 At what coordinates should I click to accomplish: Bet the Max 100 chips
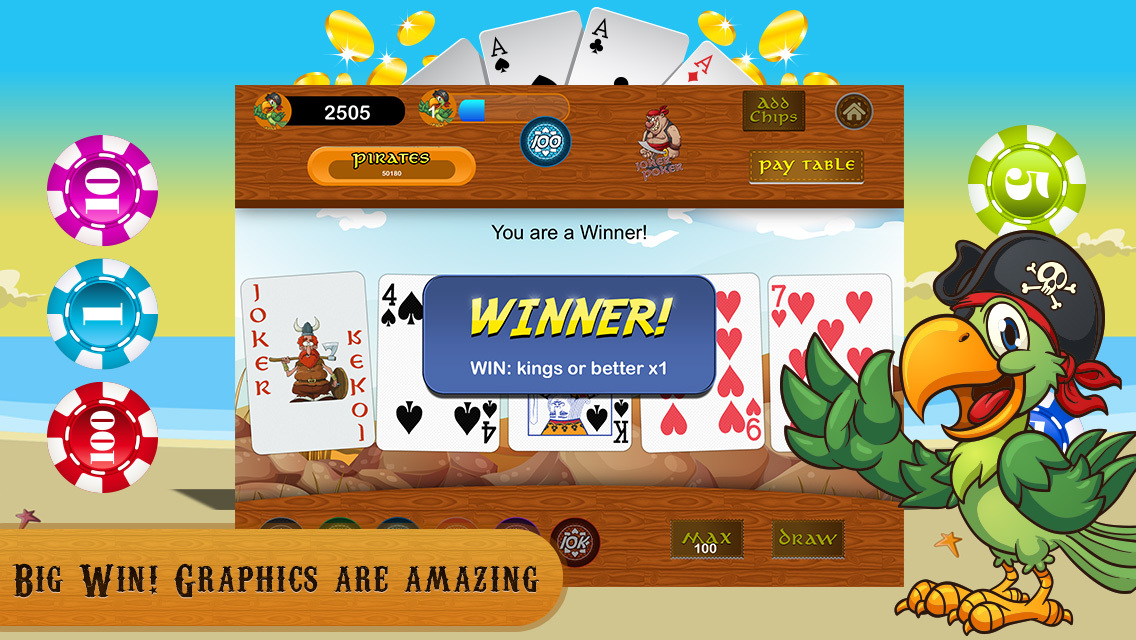pos(706,540)
